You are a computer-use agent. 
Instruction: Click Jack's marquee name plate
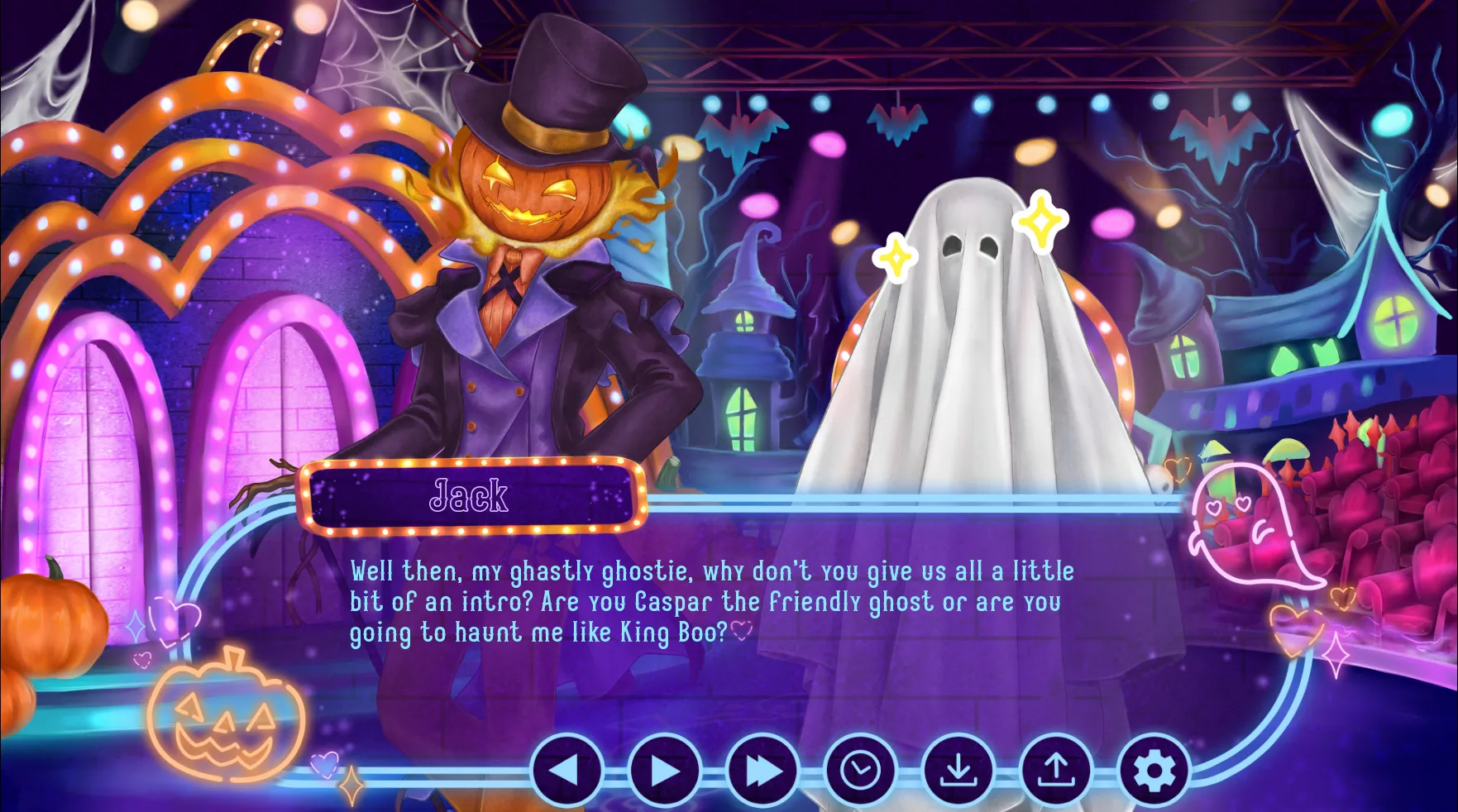(470, 495)
